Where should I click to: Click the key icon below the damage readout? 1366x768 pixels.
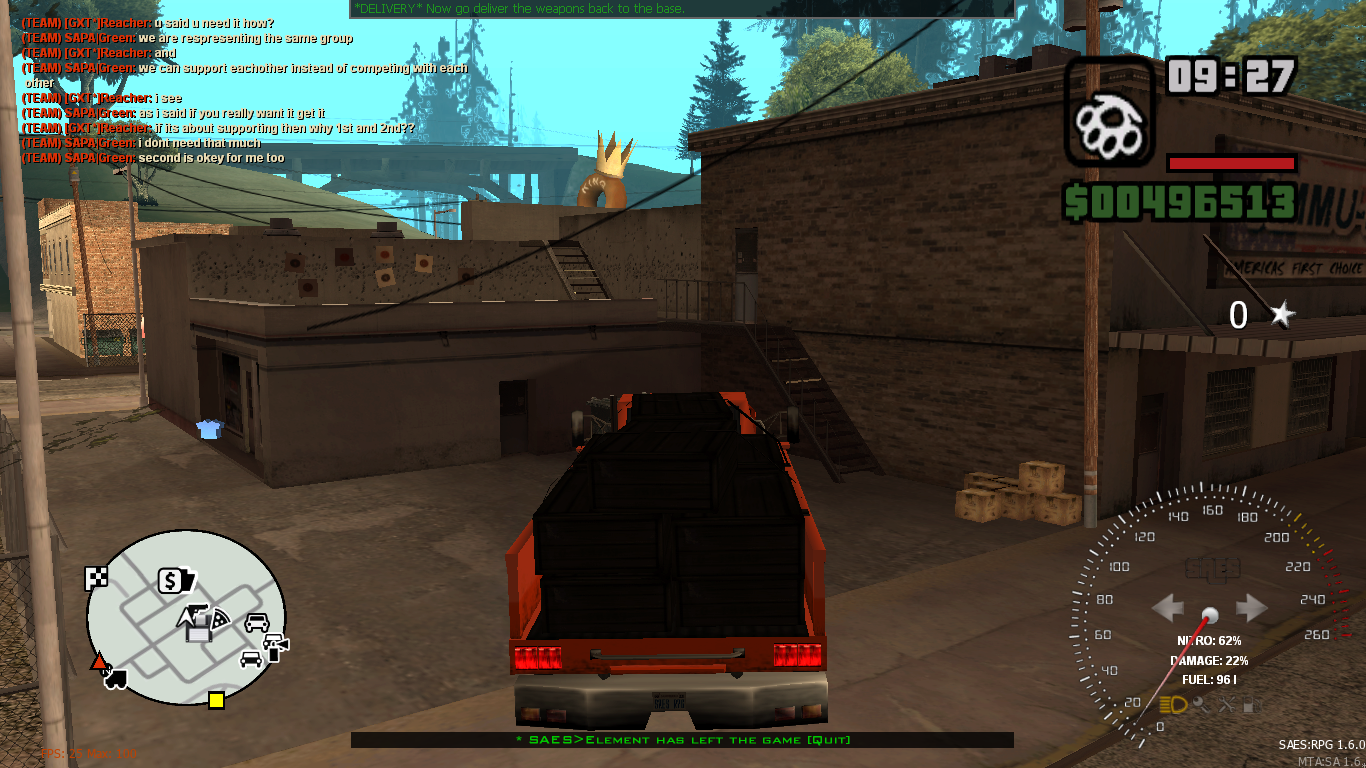tap(1201, 704)
